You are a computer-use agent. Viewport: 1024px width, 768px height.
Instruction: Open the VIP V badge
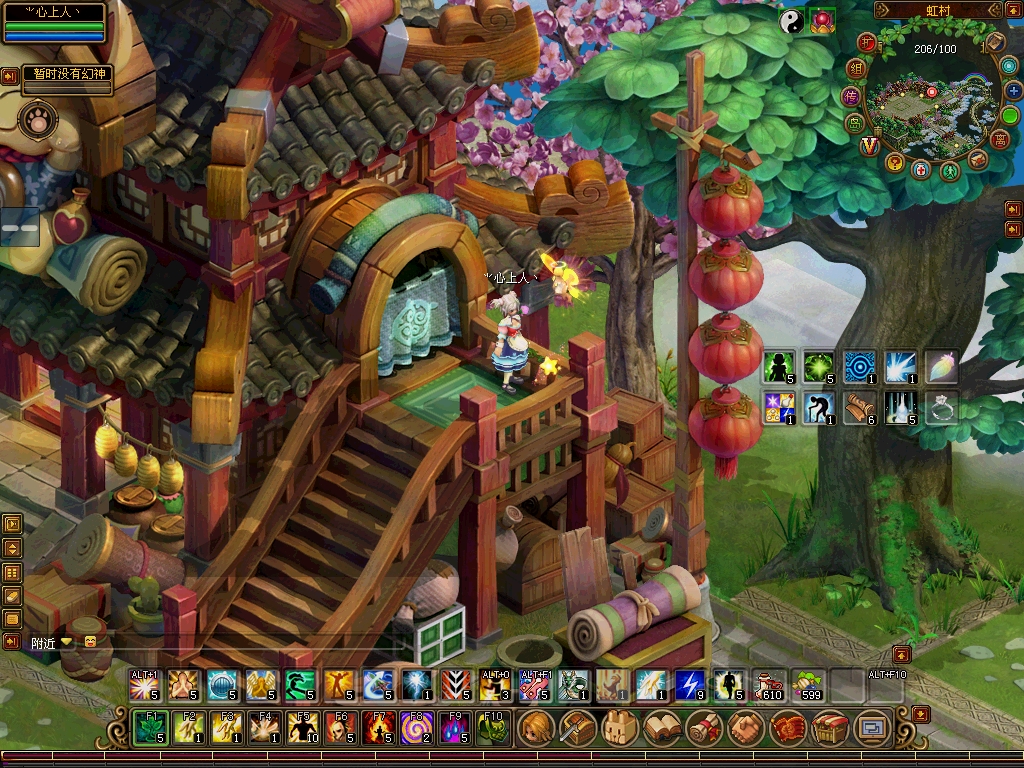click(868, 145)
